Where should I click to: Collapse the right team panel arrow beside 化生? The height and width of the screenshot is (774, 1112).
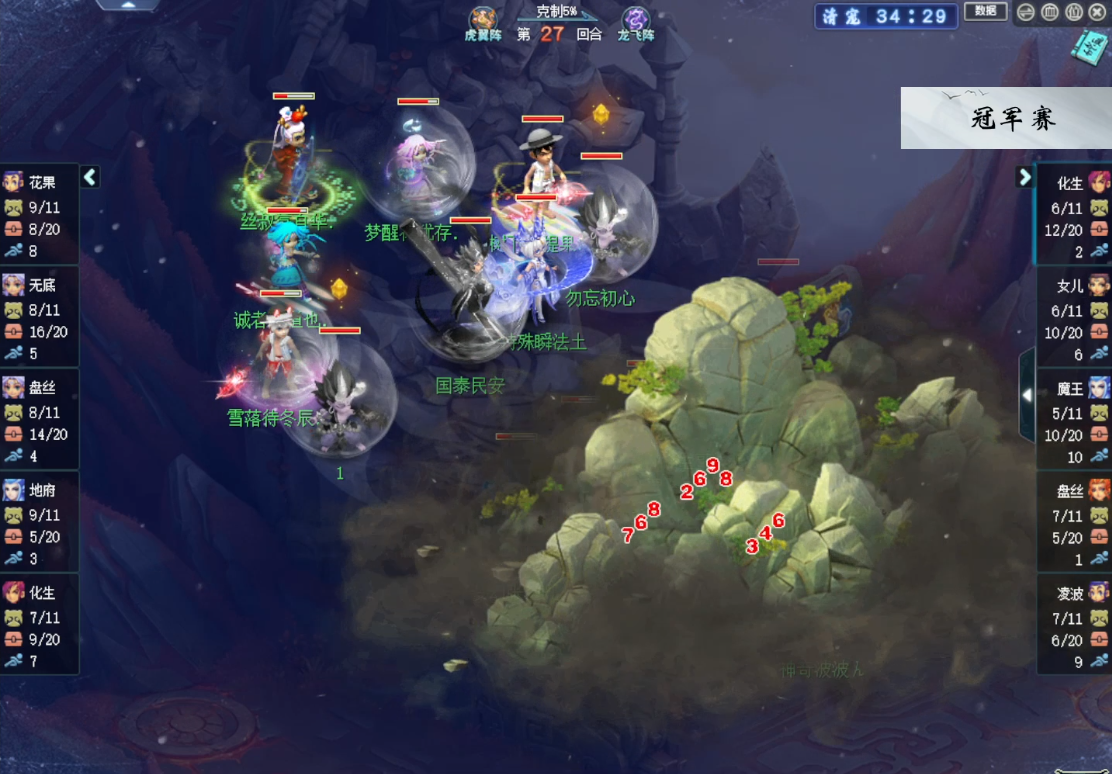pyautogui.click(x=1024, y=177)
